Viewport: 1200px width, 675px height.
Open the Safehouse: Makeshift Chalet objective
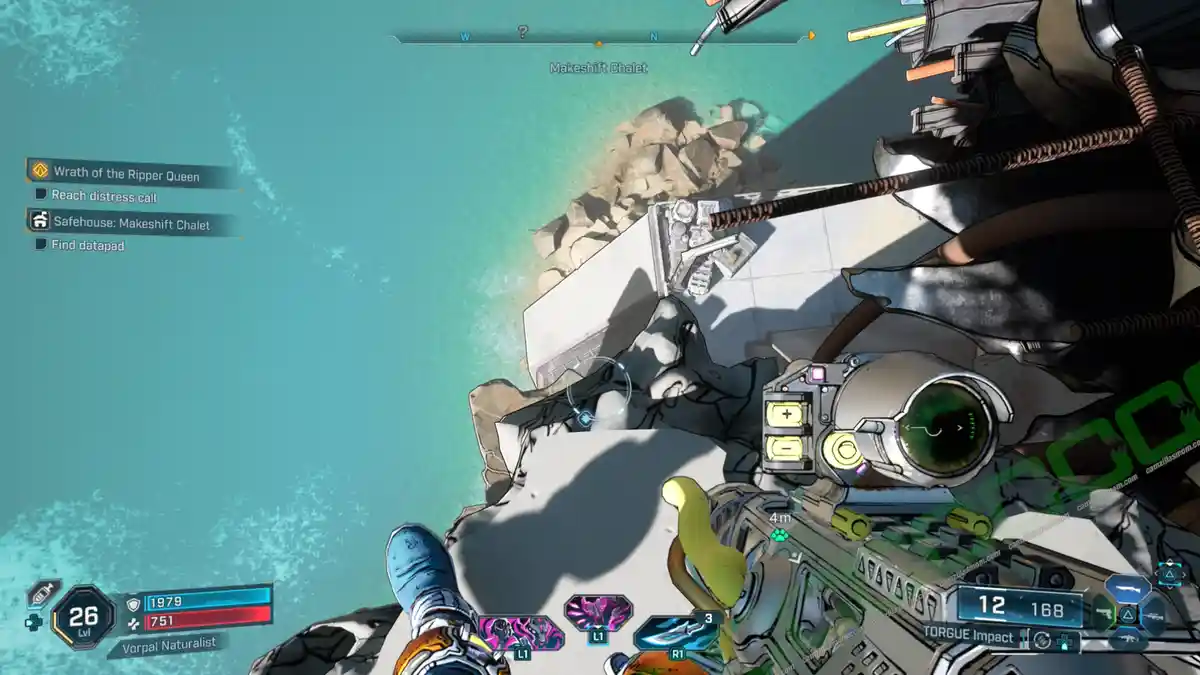[x=131, y=225]
